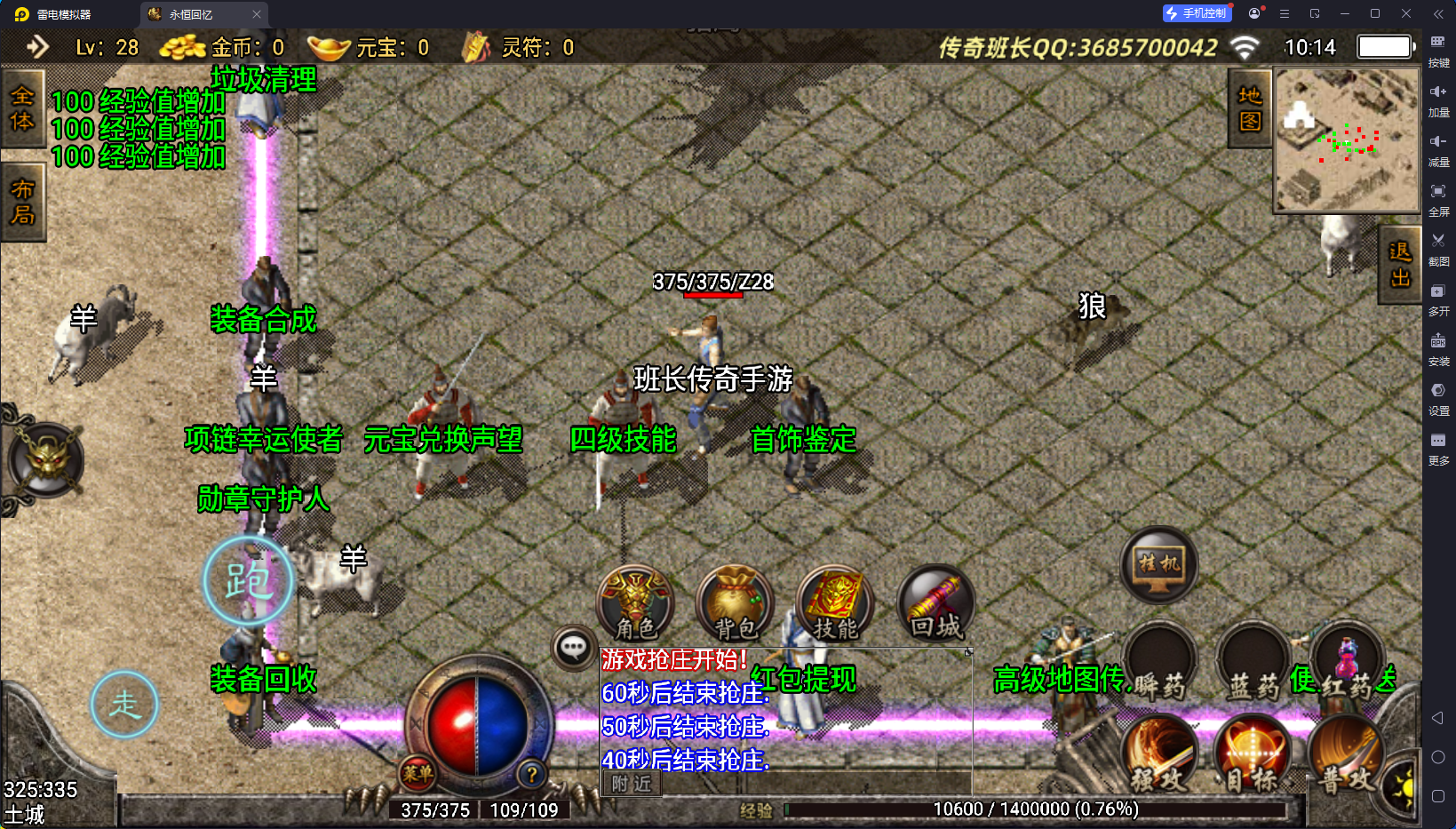This screenshot has width=1456, height=829.
Task: Close the 永恒回忆 emulator tab
Action: (257, 14)
